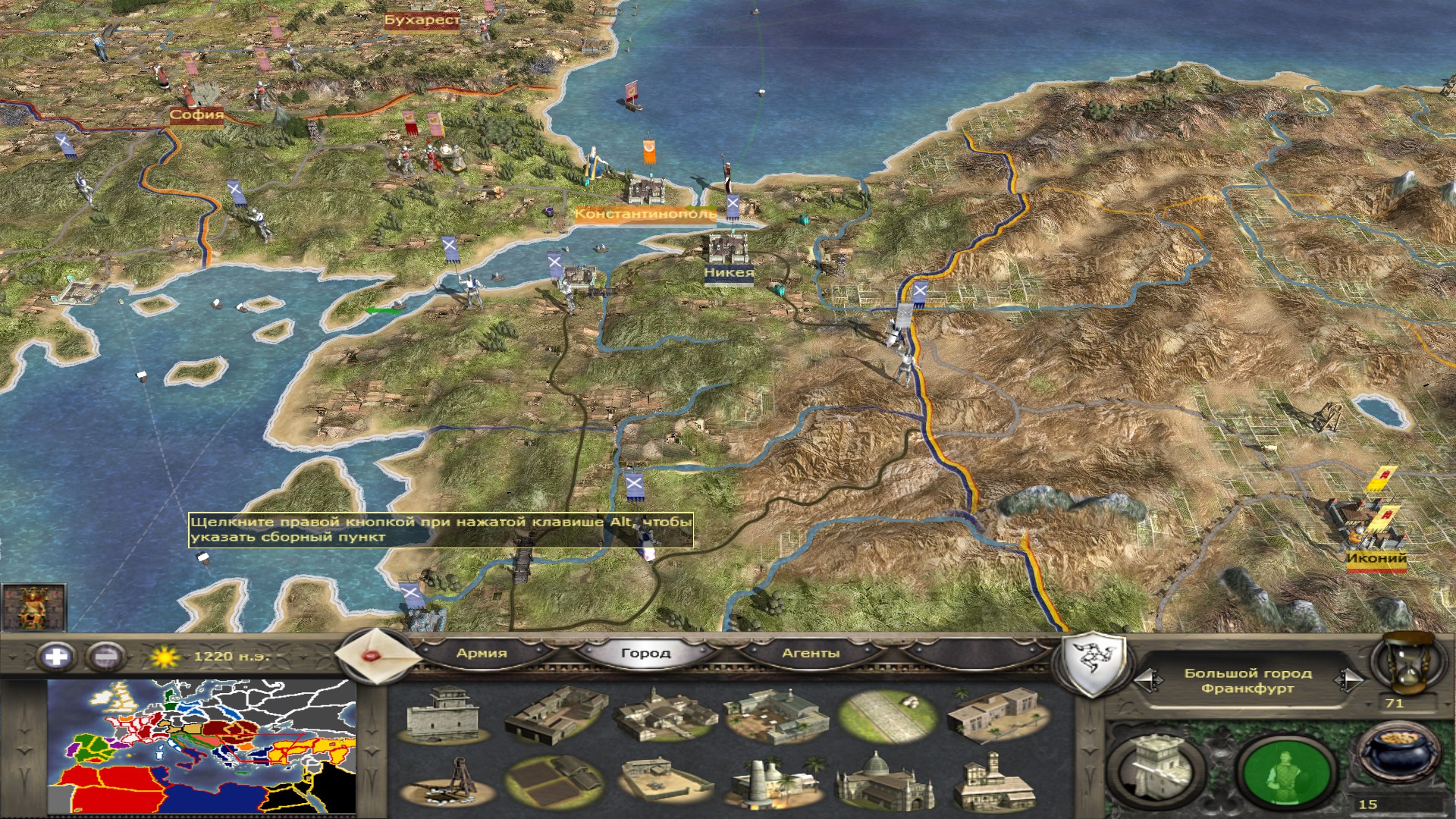Open the Агенты tab

pos(810,653)
